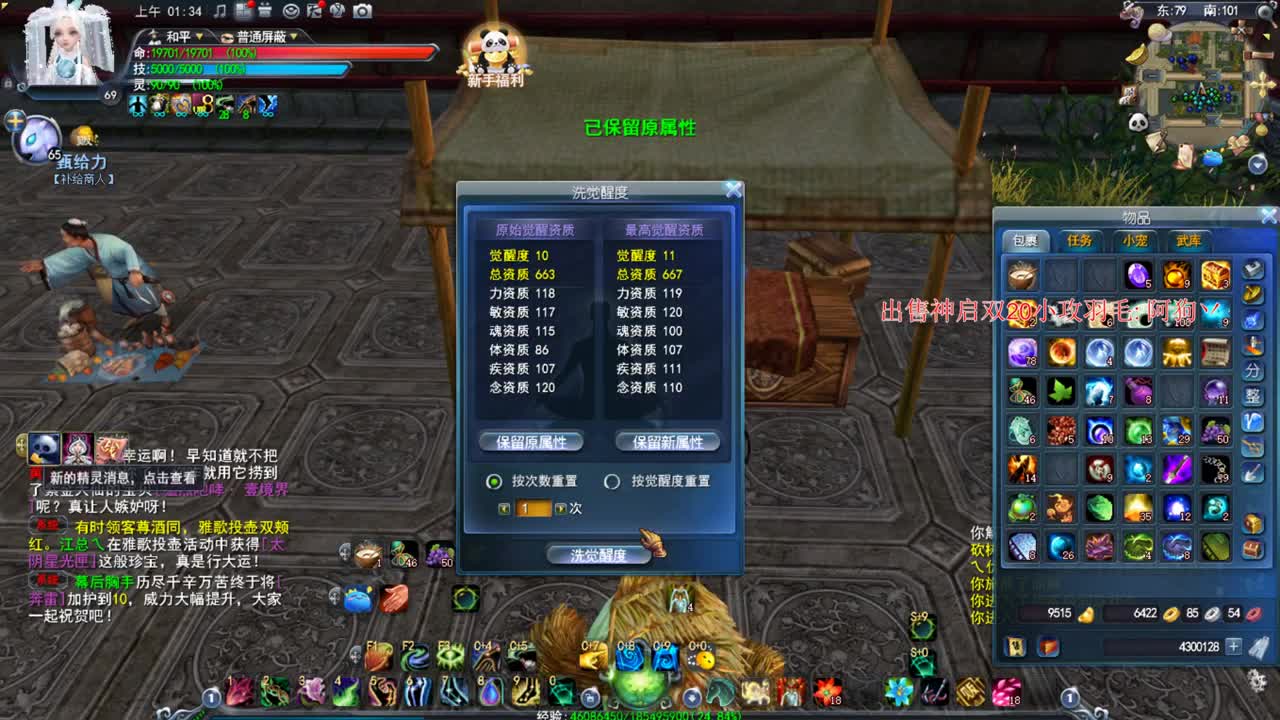The height and width of the screenshot is (720, 1280).
Task: Click the 洗觉醒度 confirm button
Action: tap(598, 553)
